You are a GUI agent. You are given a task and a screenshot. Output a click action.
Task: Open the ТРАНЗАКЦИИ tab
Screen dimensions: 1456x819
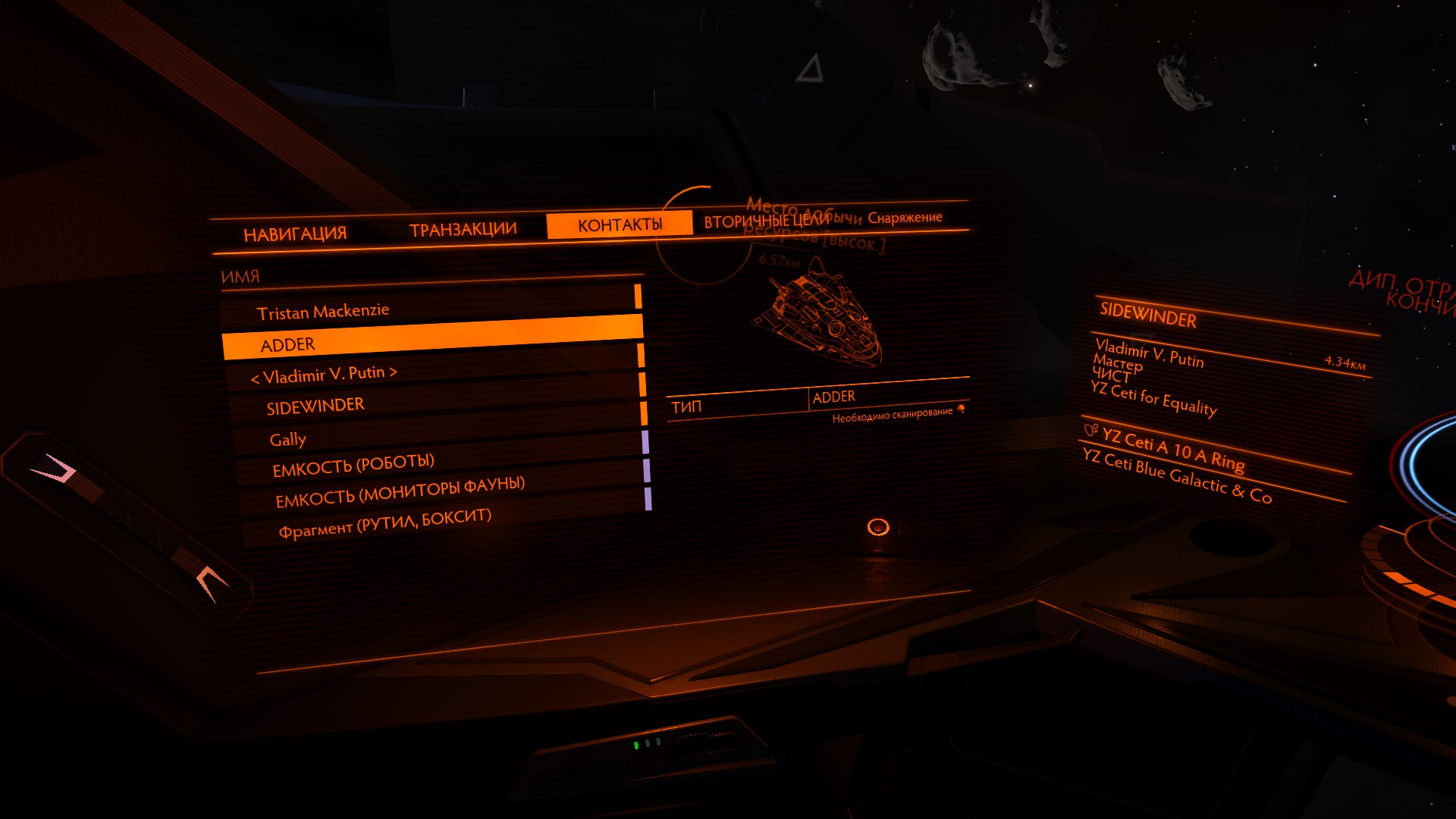click(463, 229)
